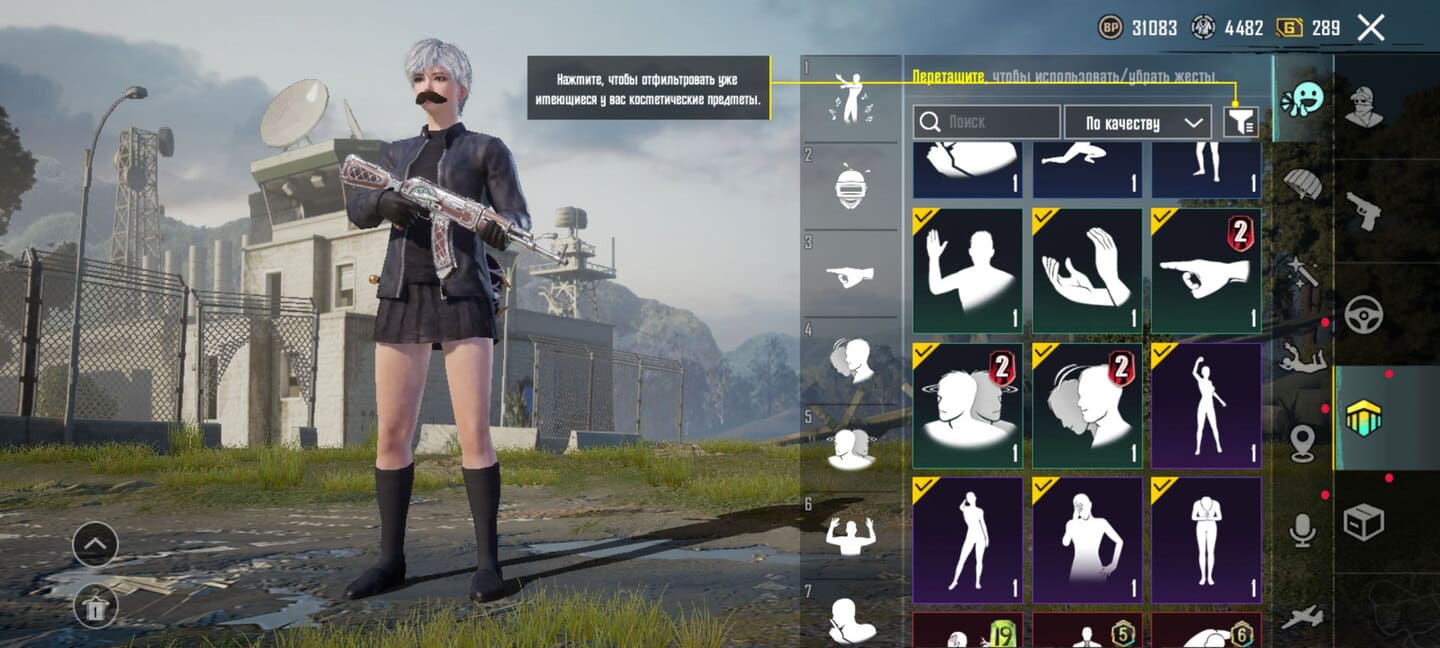Open the microphone voice category
Screen dimensions: 1440x648
(1302, 530)
